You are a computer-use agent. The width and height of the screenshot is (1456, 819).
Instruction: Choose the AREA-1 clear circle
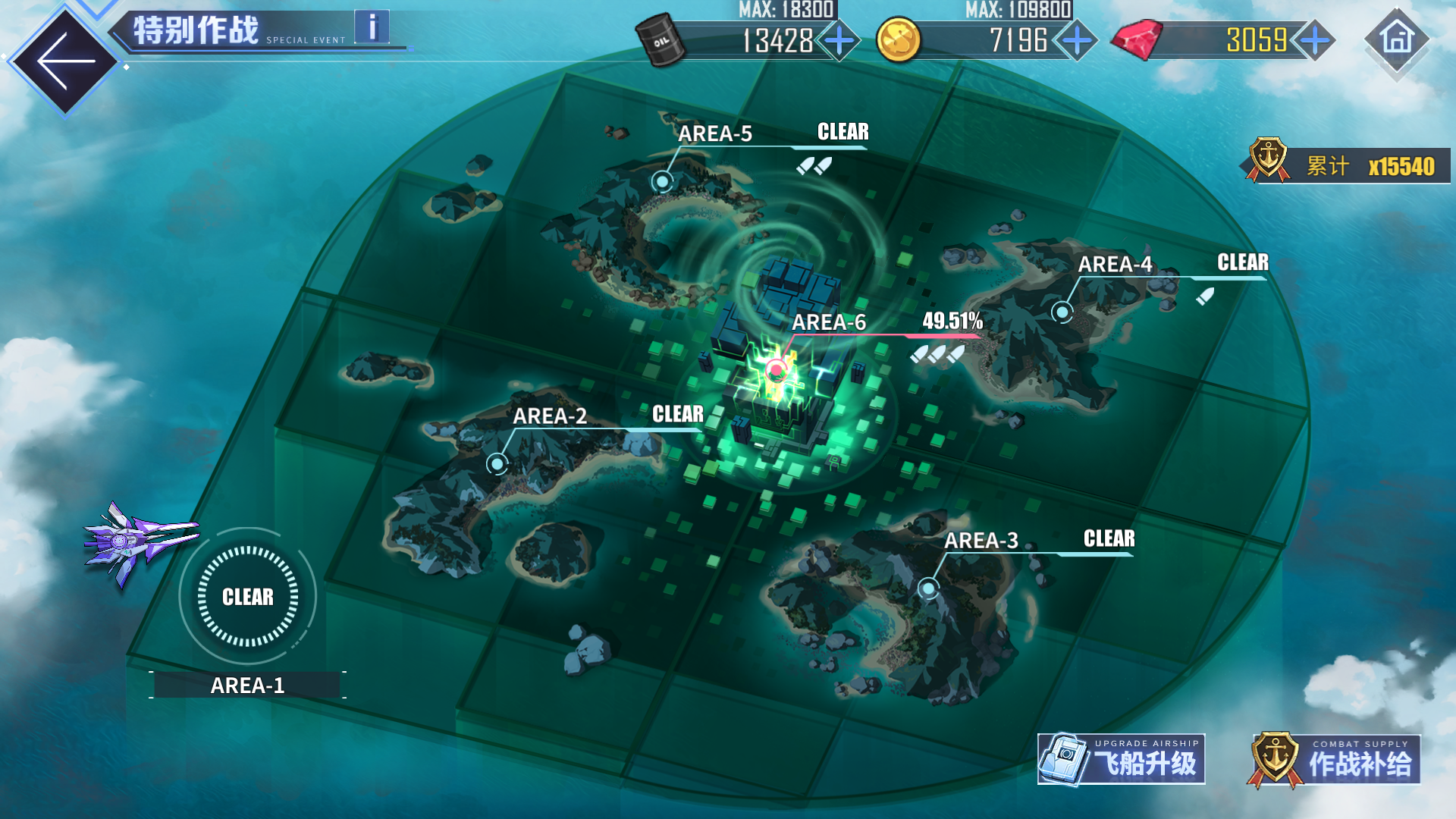click(248, 597)
